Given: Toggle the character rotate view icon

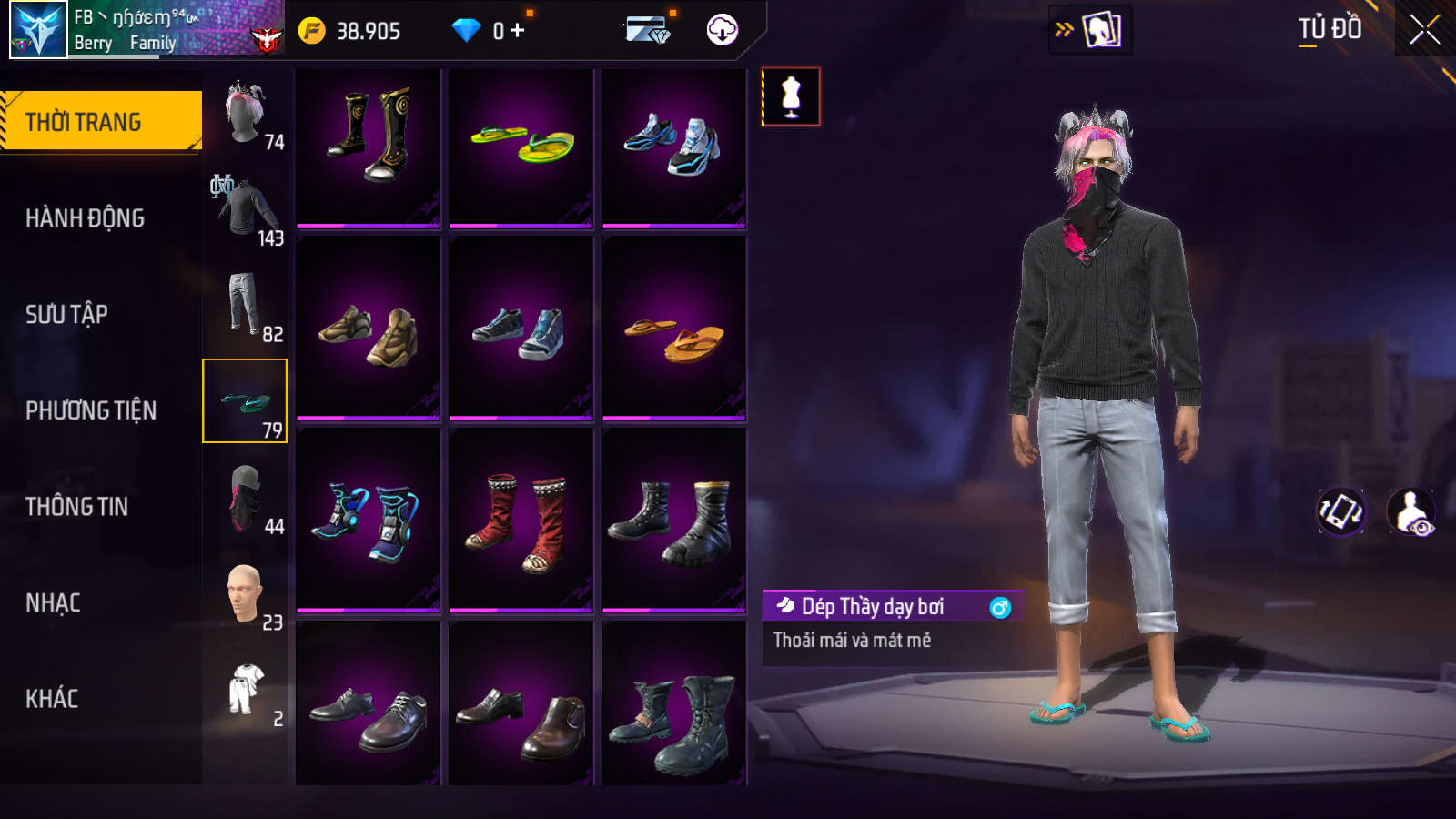Looking at the screenshot, I should pos(1340,511).
